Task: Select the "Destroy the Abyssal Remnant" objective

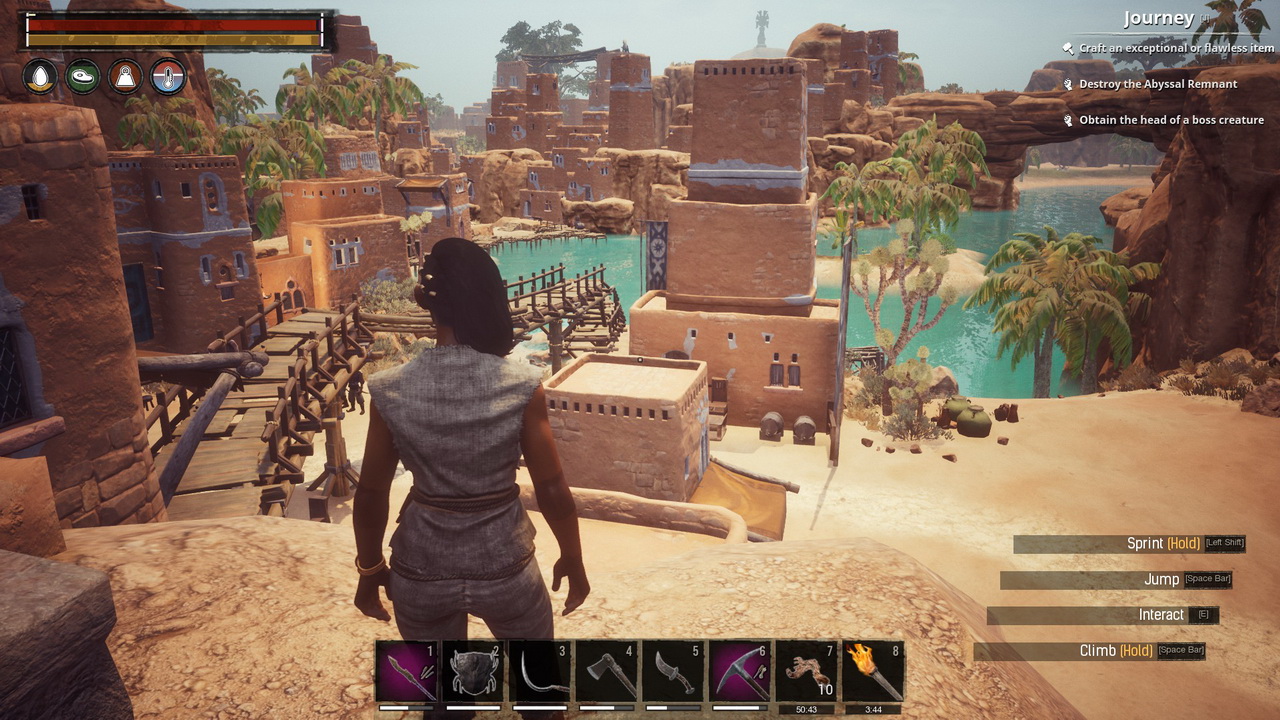Action: click(x=1157, y=84)
